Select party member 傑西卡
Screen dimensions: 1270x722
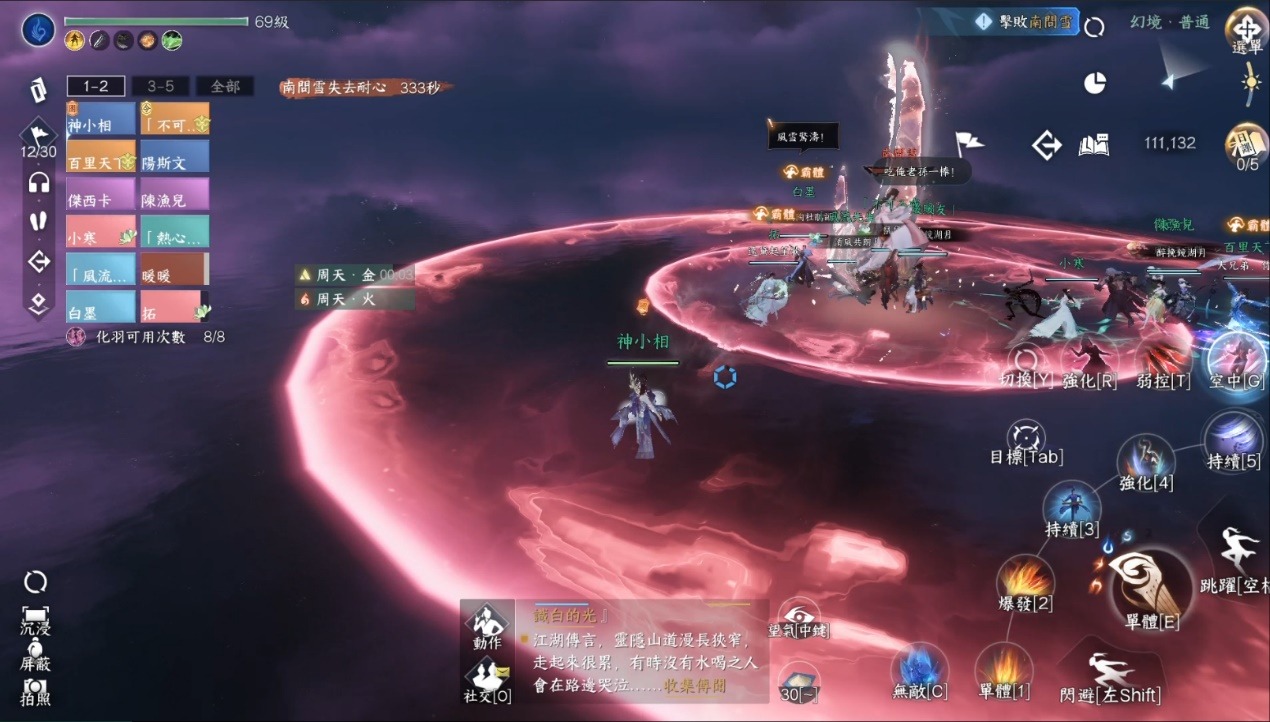tap(101, 195)
